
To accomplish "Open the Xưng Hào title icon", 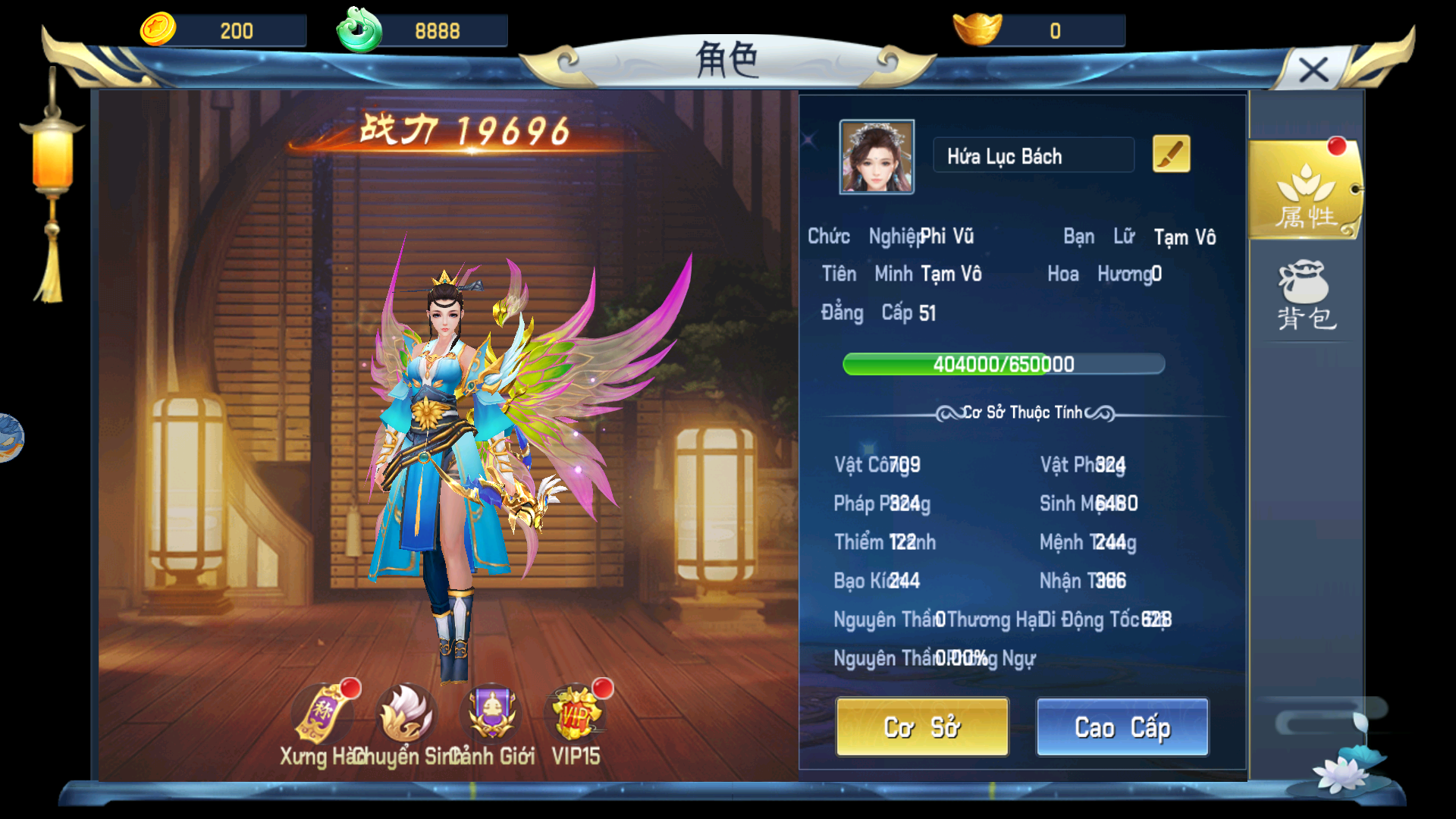I will click(x=324, y=714).
